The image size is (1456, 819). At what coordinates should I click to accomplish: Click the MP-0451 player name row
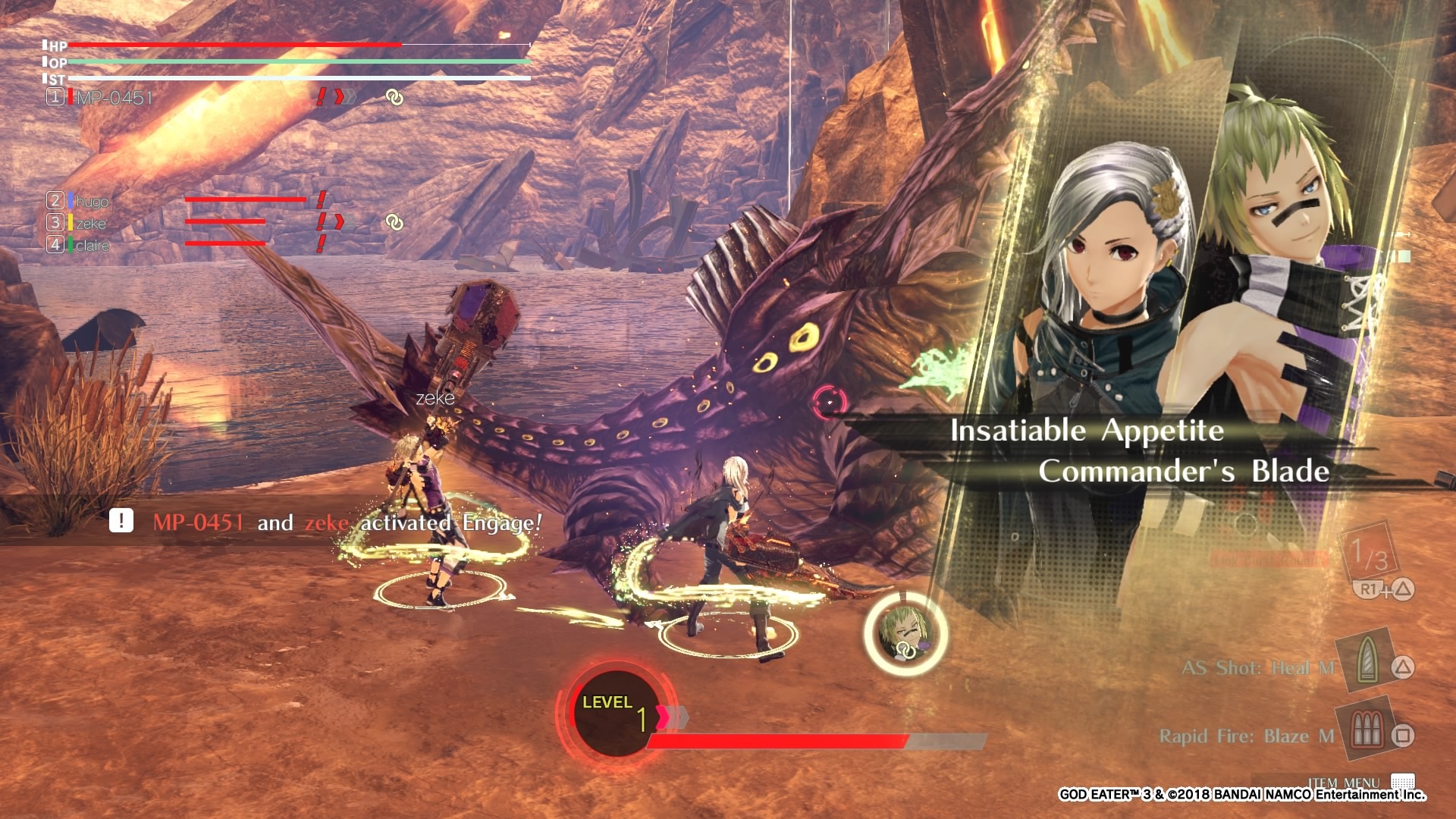pyautogui.click(x=114, y=97)
